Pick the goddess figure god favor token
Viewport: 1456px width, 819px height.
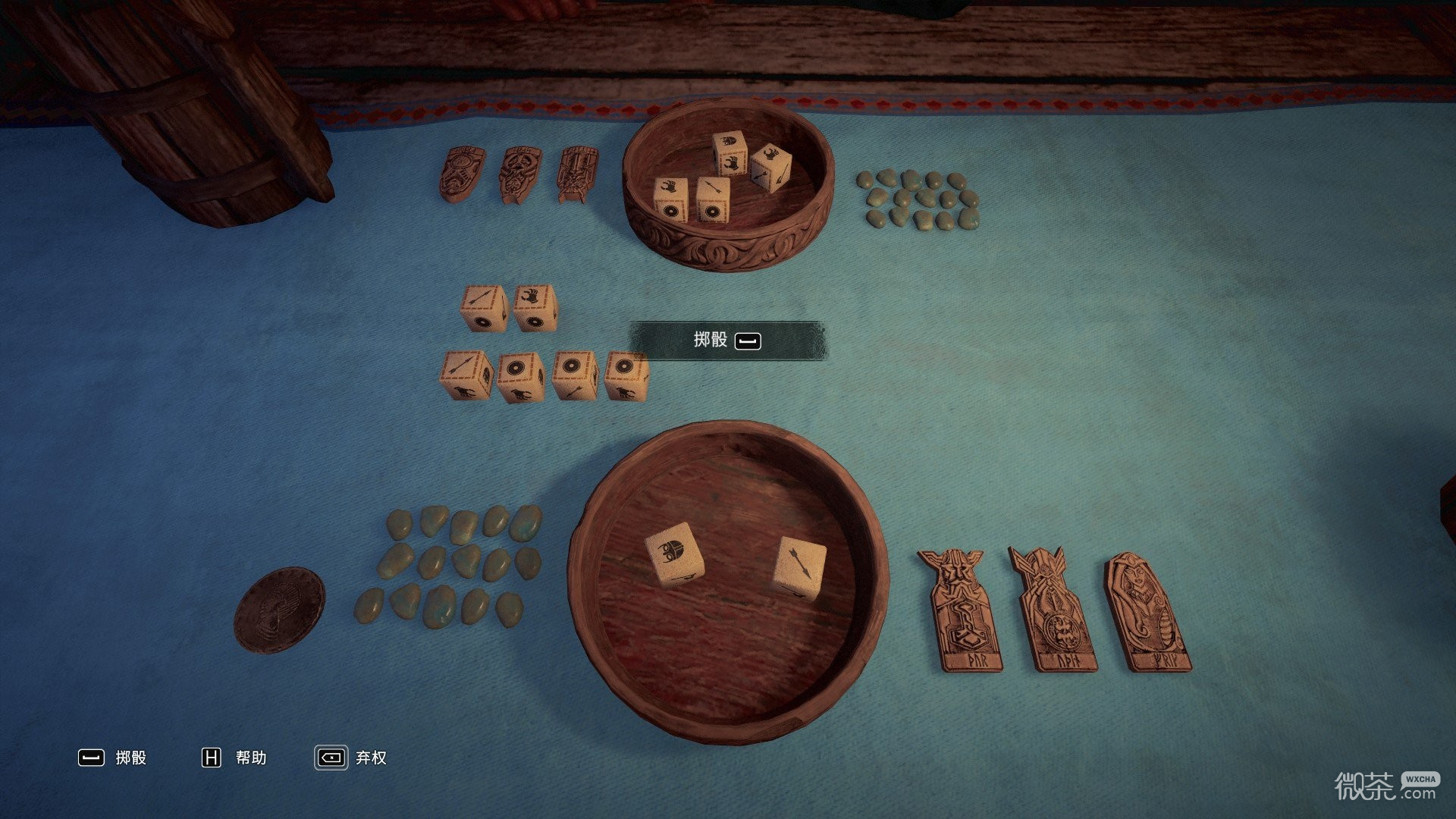[1147, 613]
